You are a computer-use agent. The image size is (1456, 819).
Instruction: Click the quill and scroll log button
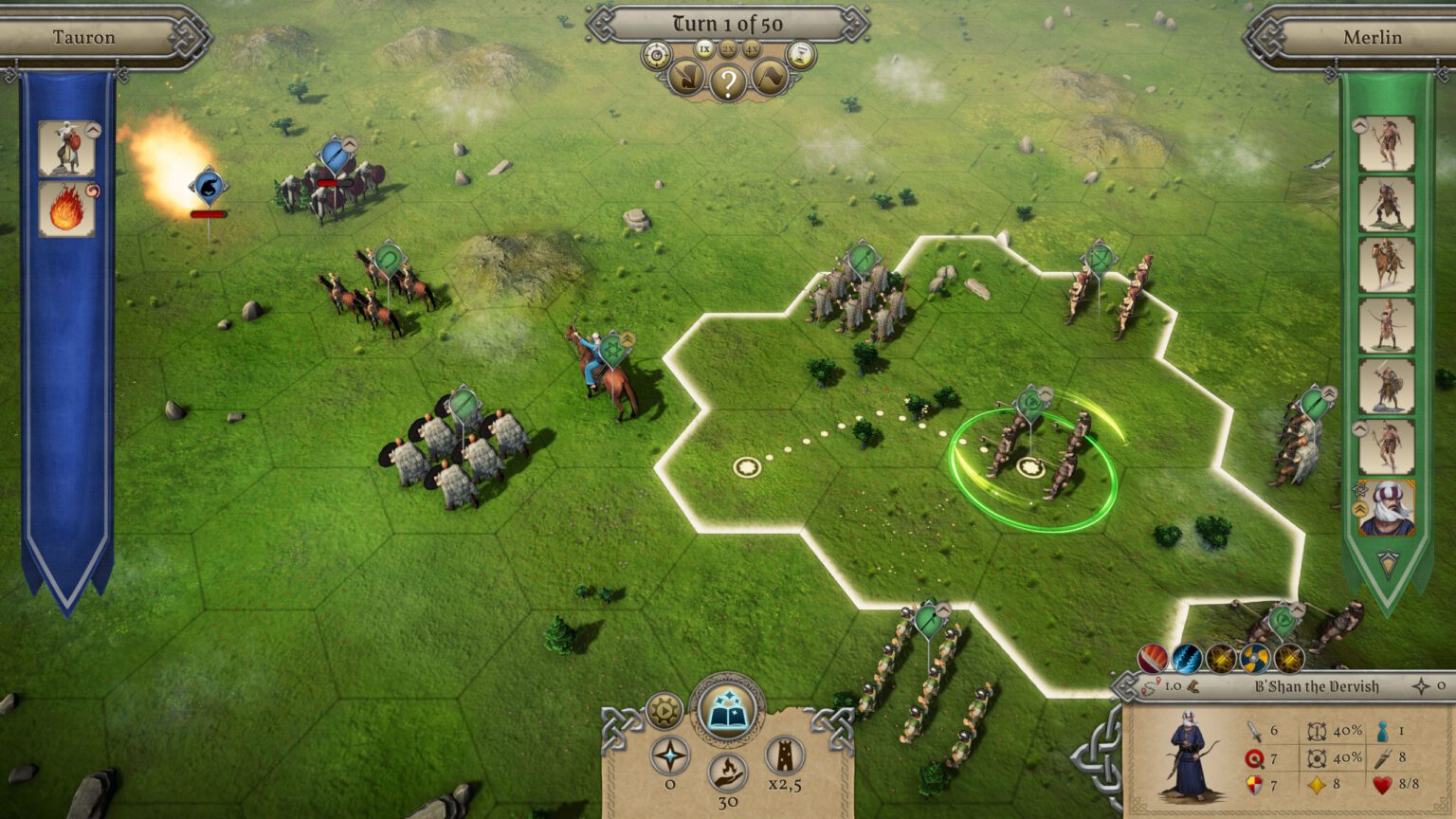click(686, 79)
